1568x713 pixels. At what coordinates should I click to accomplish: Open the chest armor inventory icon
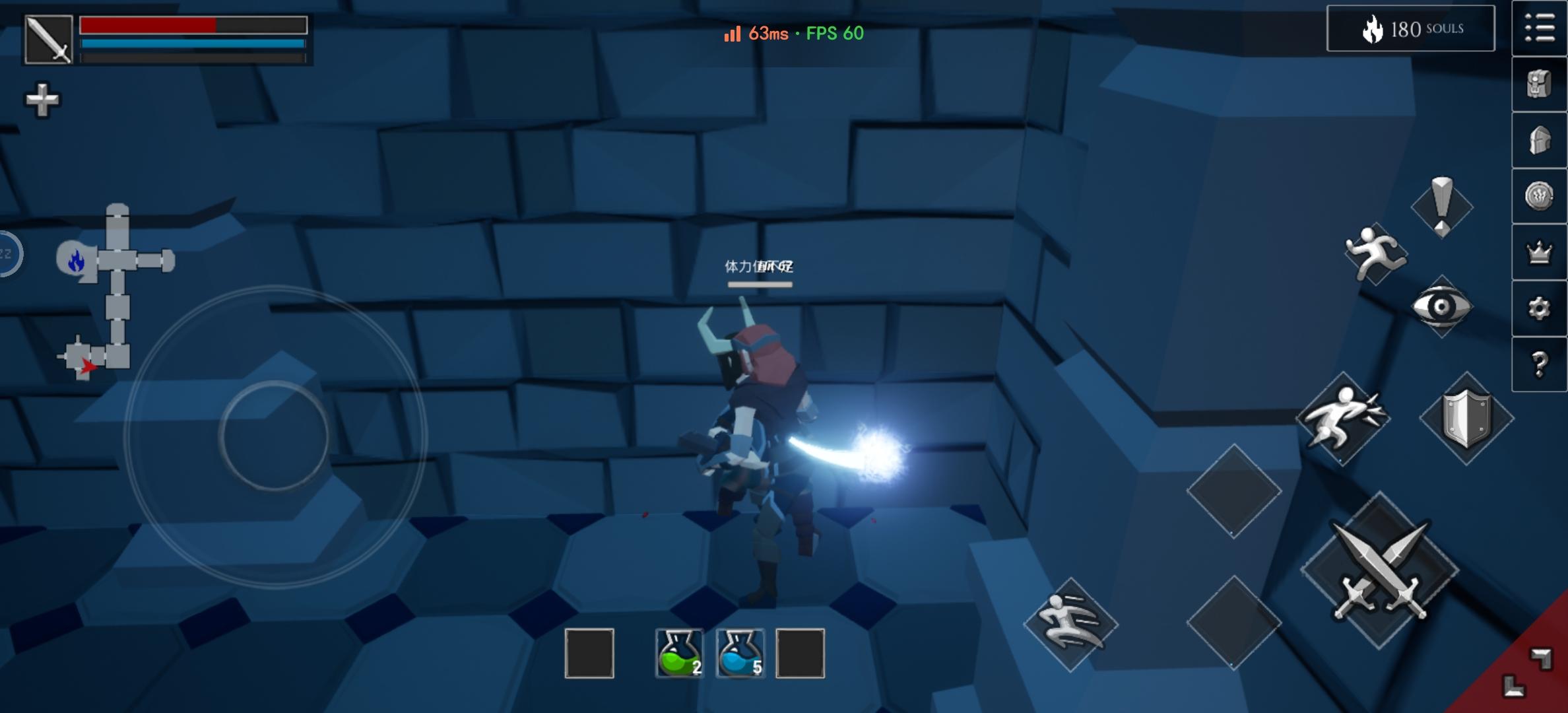pyautogui.click(x=1539, y=85)
